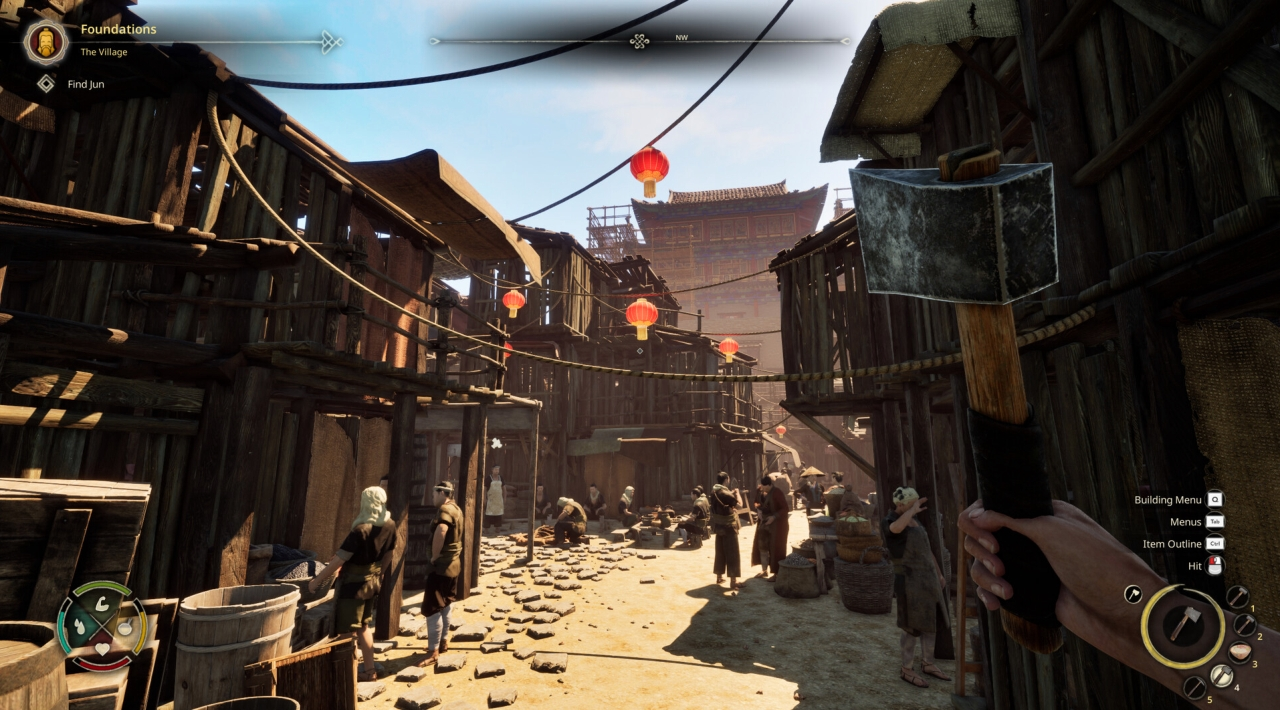Choose the hammer in hotbar slot 2
This screenshot has width=1280, height=710.
(x=1245, y=625)
